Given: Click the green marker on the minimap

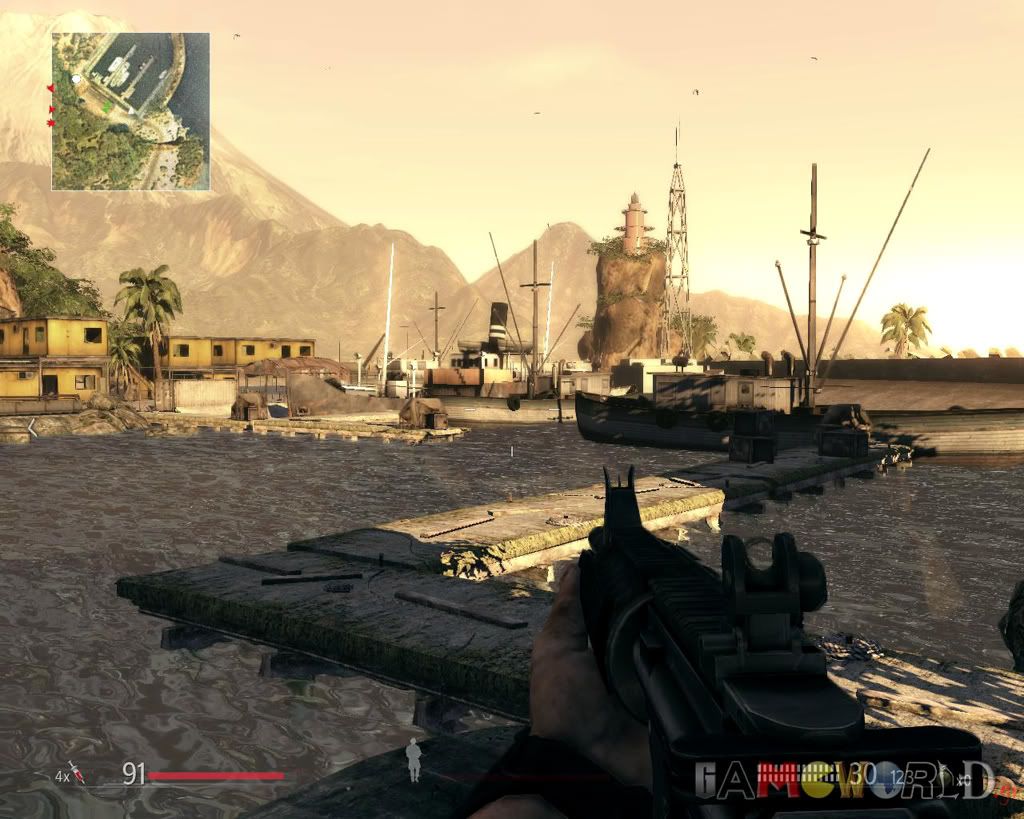Looking at the screenshot, I should tap(105, 105).
